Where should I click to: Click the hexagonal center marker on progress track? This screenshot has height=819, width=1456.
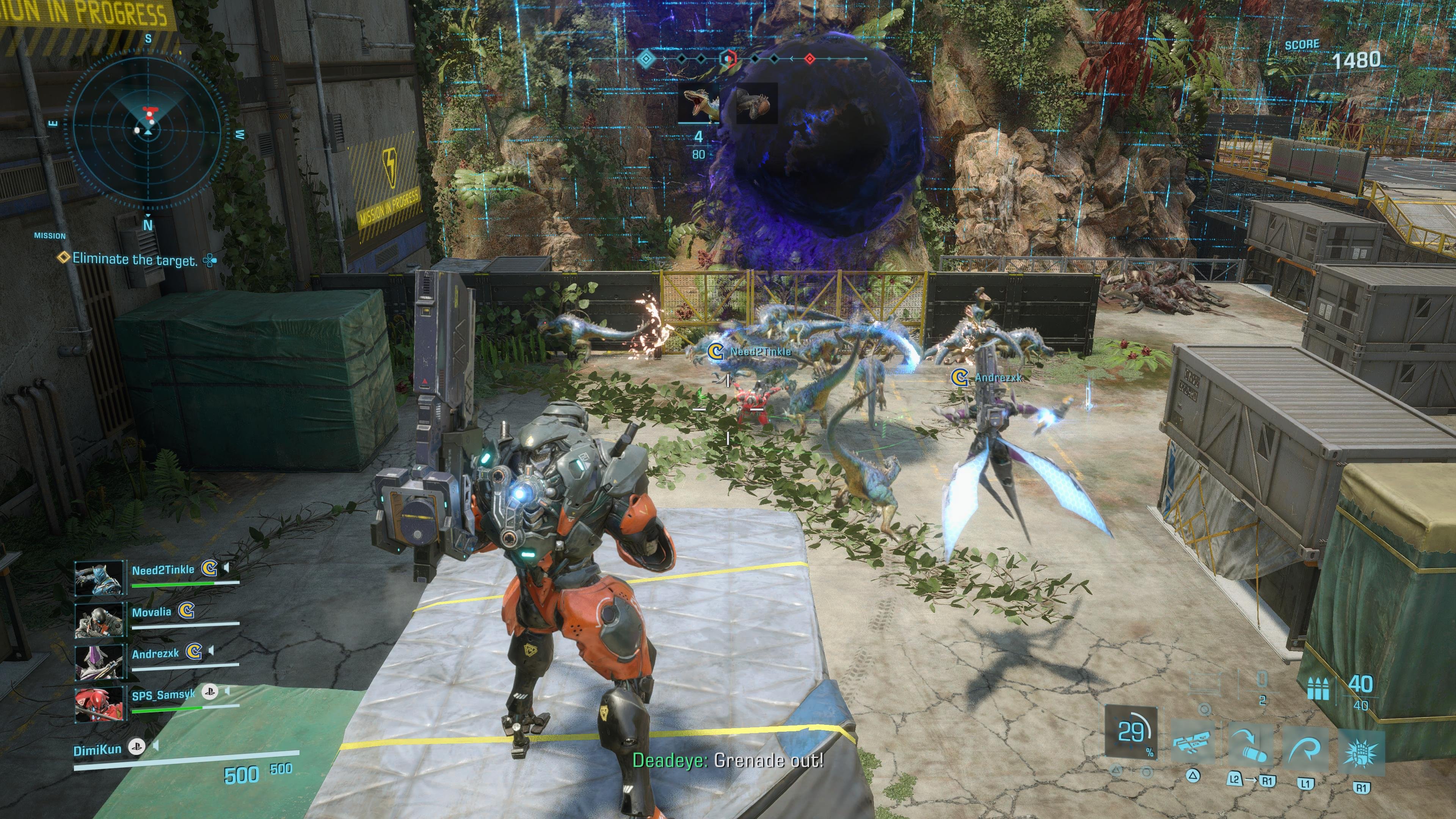point(728,58)
